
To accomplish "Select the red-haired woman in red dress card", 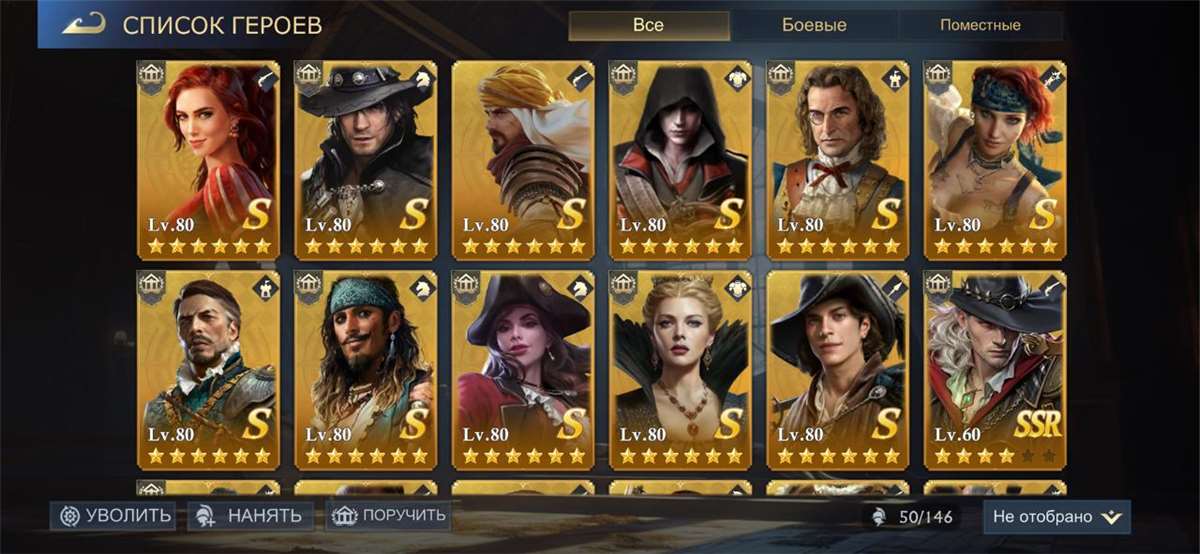I will pyautogui.click(x=208, y=160).
